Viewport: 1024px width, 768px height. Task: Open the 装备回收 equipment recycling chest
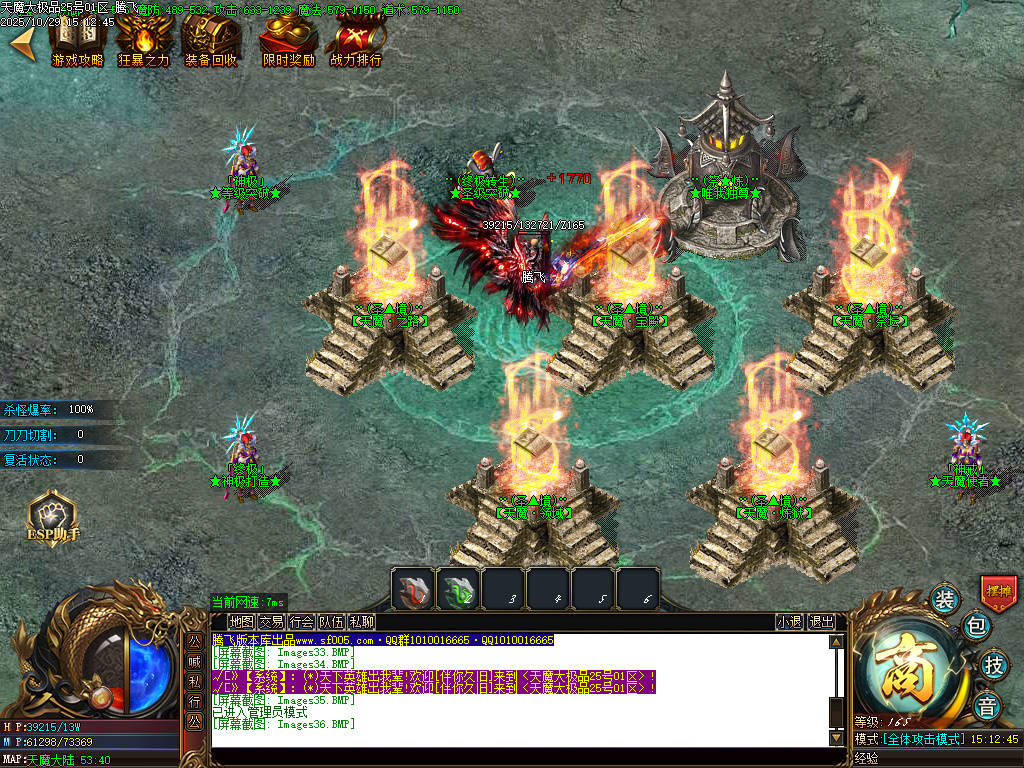point(211,38)
